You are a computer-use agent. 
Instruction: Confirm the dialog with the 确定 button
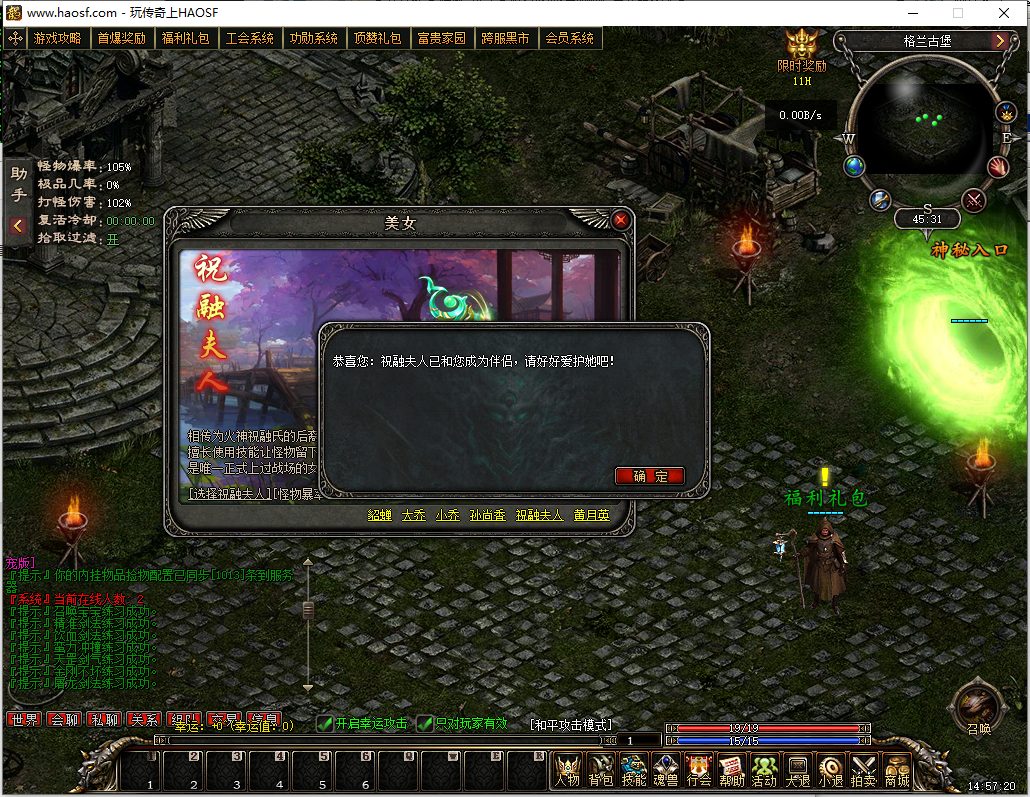click(650, 476)
